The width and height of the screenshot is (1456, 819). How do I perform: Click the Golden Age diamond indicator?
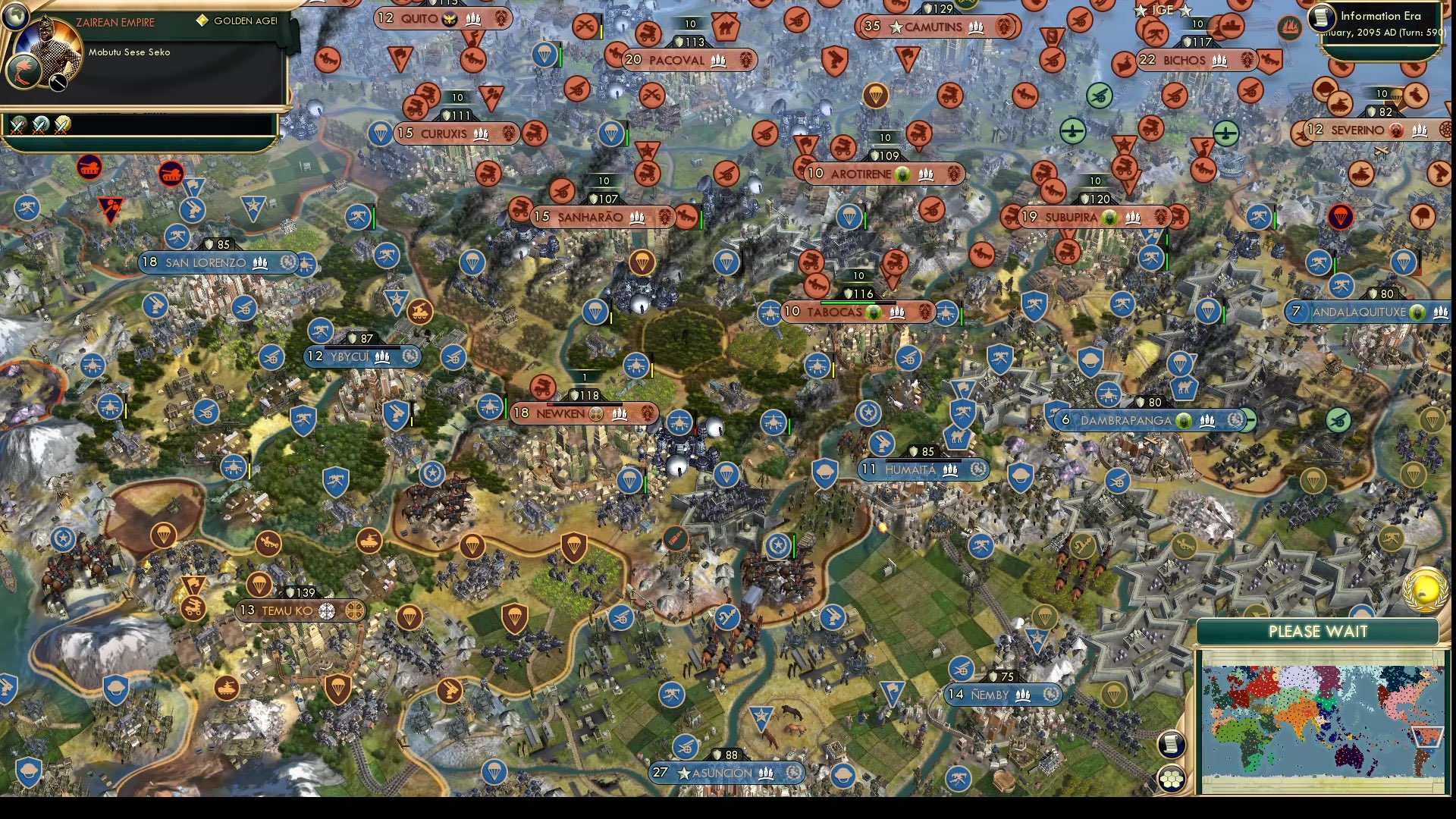(x=202, y=21)
